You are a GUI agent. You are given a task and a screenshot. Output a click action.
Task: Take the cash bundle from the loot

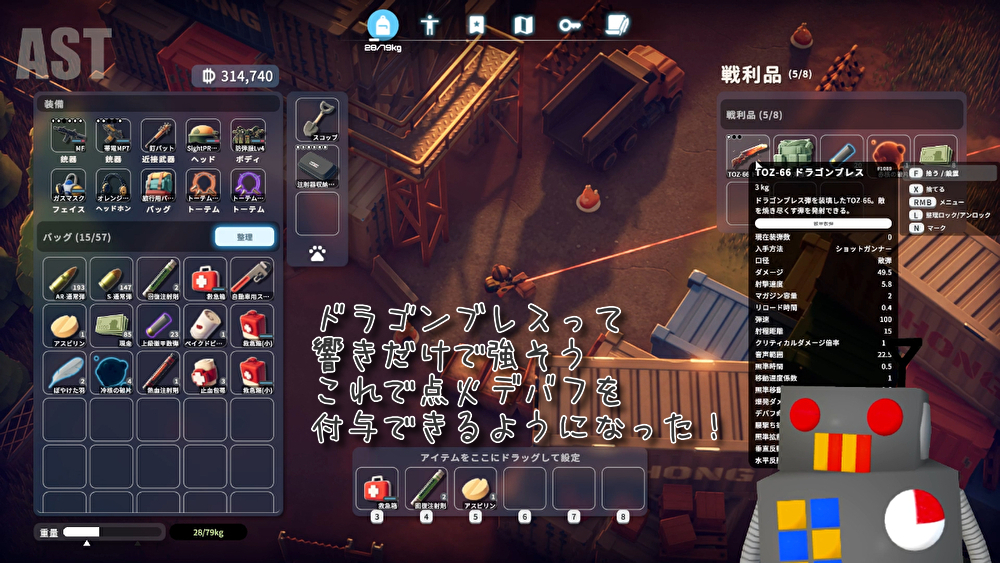[937, 156]
